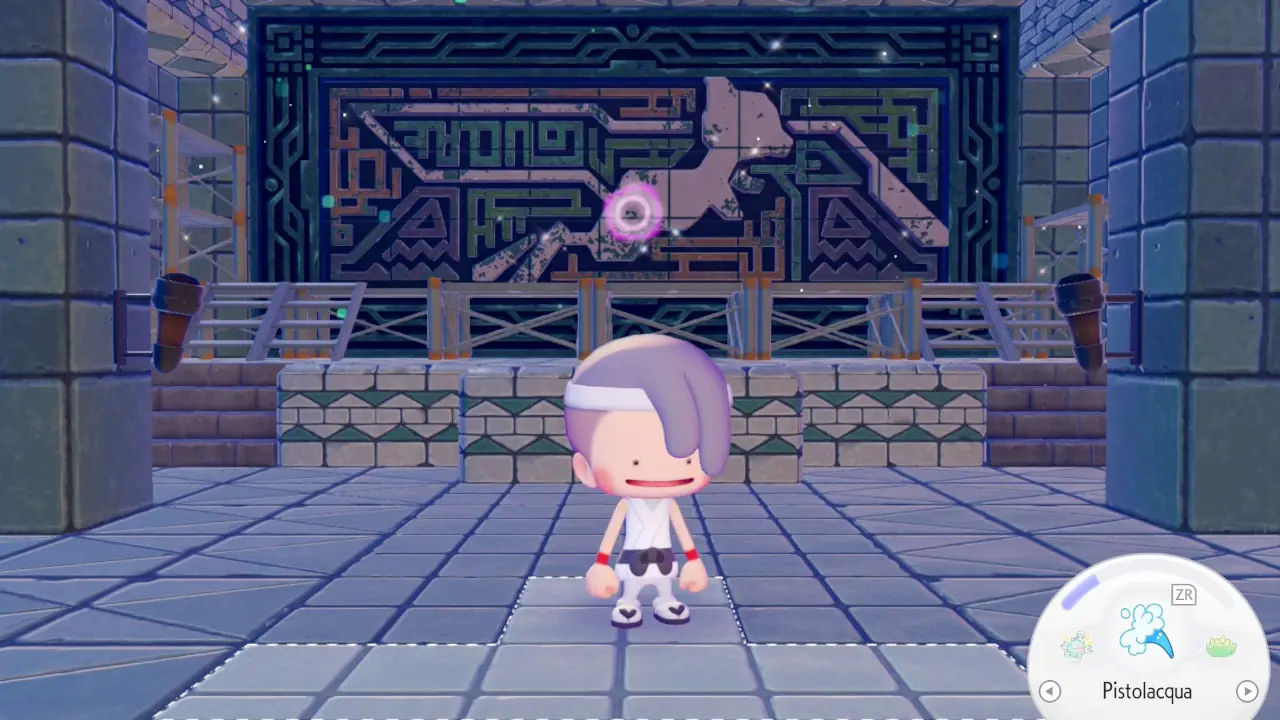Click the ZR button indicator
Image resolution: width=1280 pixels, height=720 pixels.
click(x=1184, y=593)
